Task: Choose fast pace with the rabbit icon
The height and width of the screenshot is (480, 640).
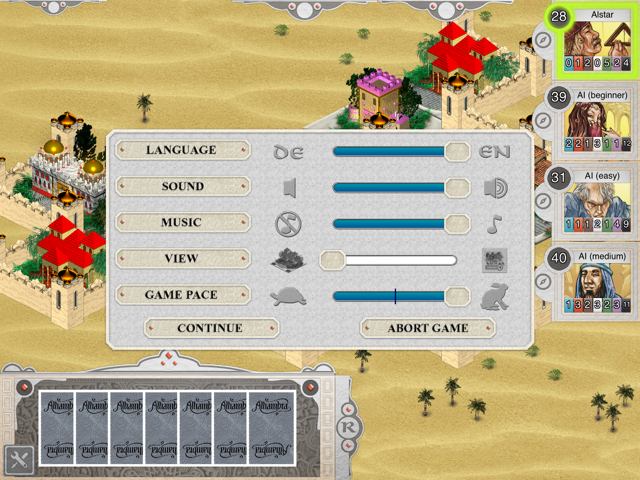Action: click(494, 296)
